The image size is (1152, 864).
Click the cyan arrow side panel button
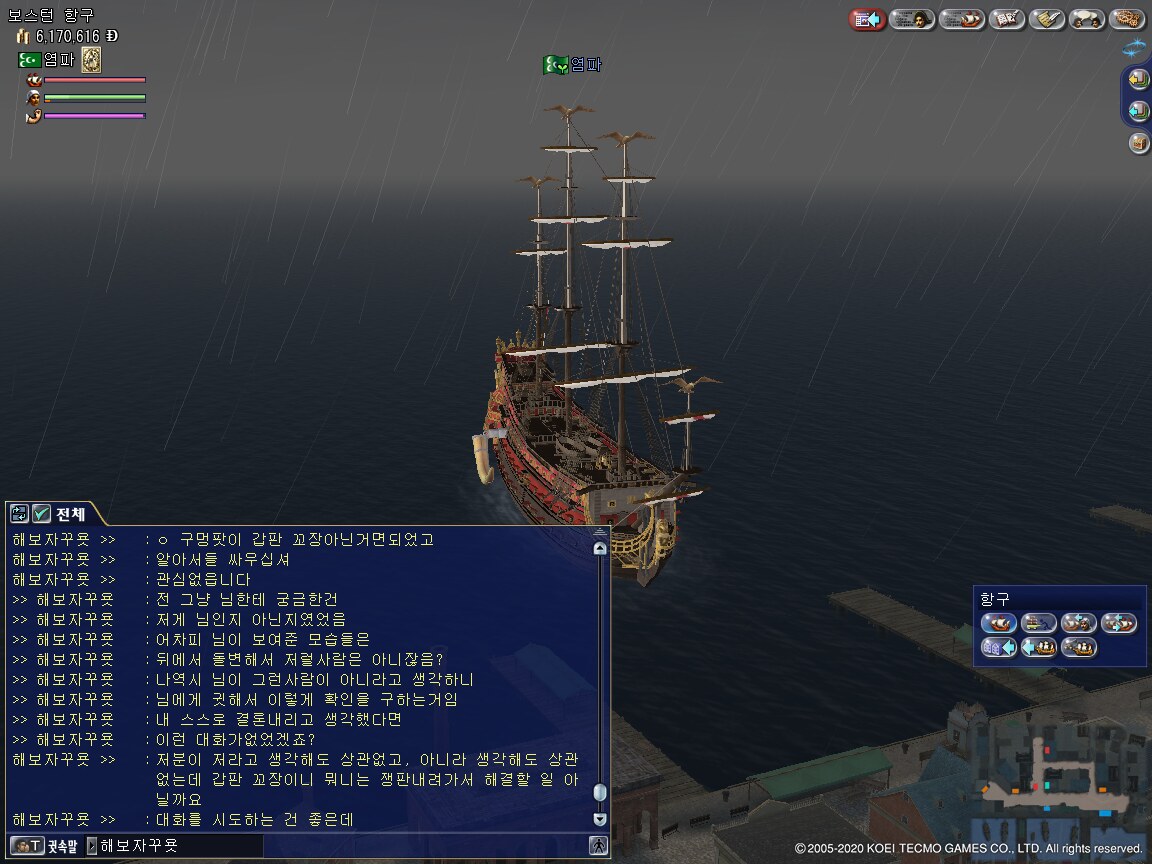[x=1139, y=111]
